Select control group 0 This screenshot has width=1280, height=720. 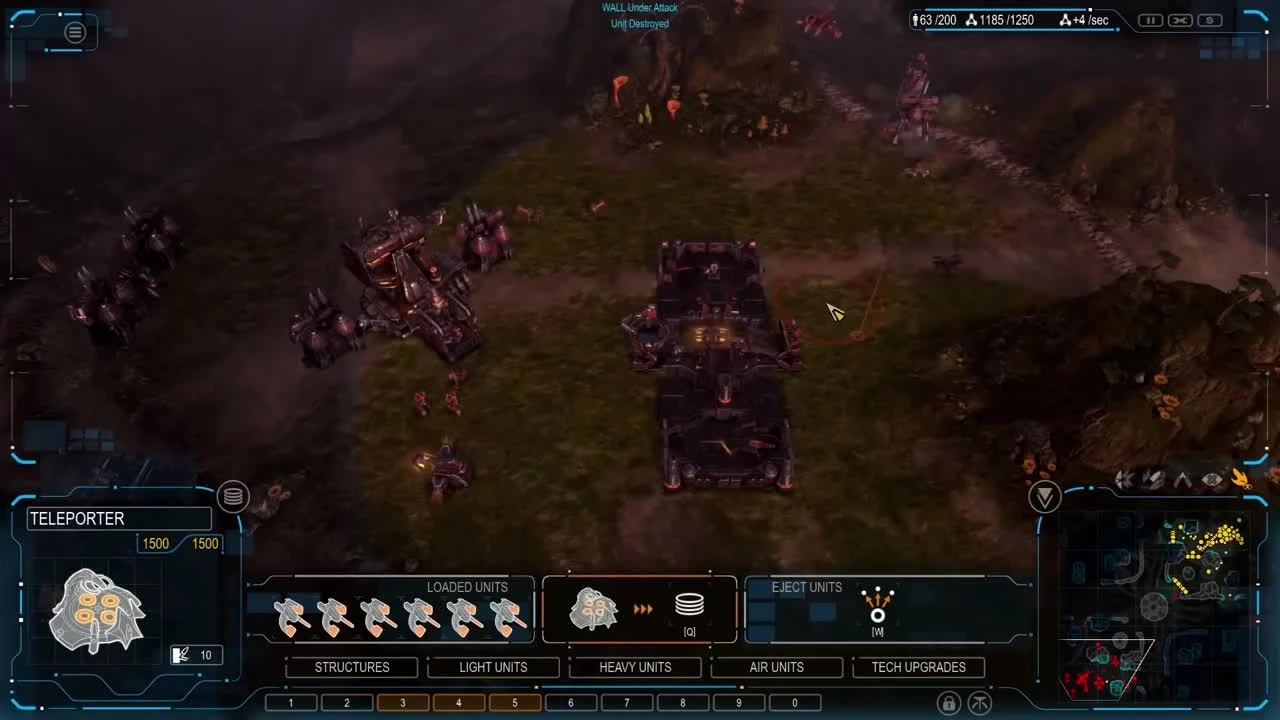click(794, 702)
